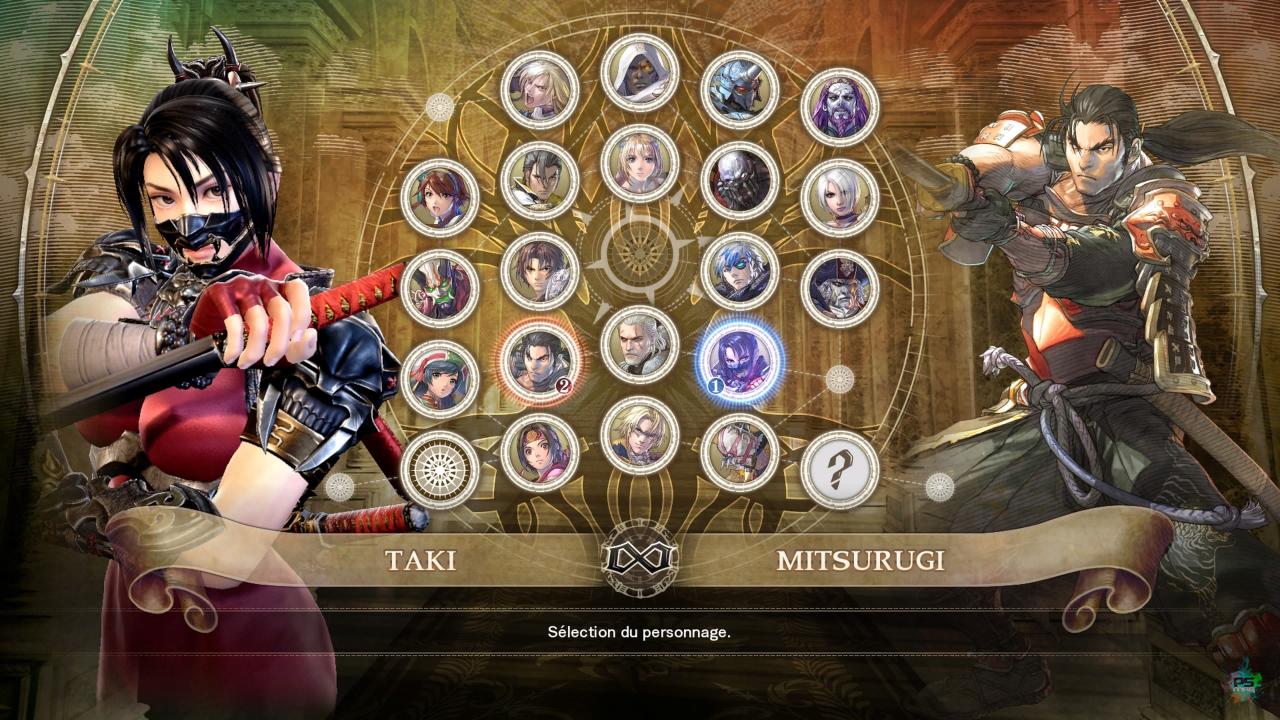Pick Seong Mi-na's portrait in pink
The height and width of the screenshot is (720, 1280).
[x=540, y=452]
